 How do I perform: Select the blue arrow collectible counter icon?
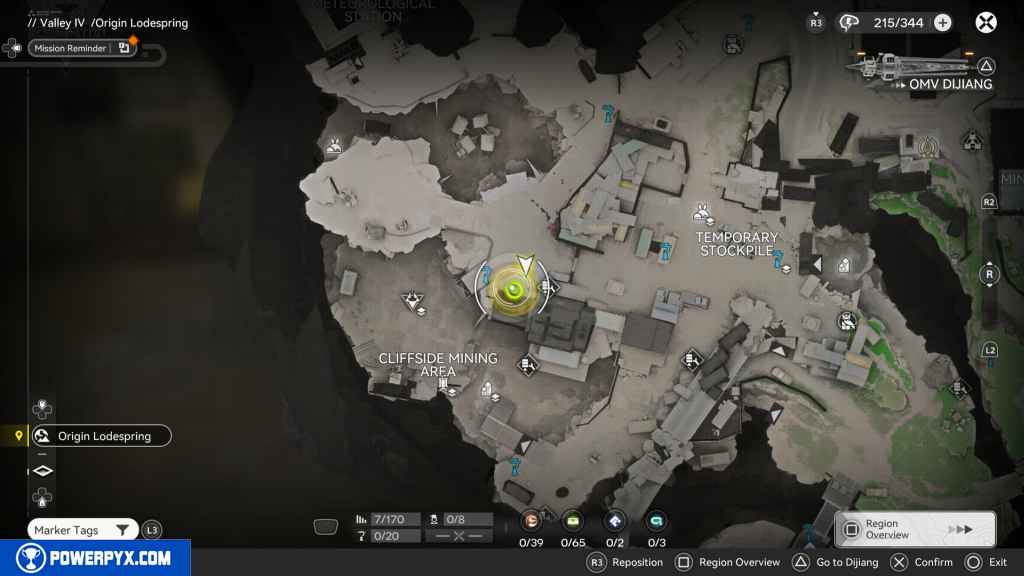point(616,521)
